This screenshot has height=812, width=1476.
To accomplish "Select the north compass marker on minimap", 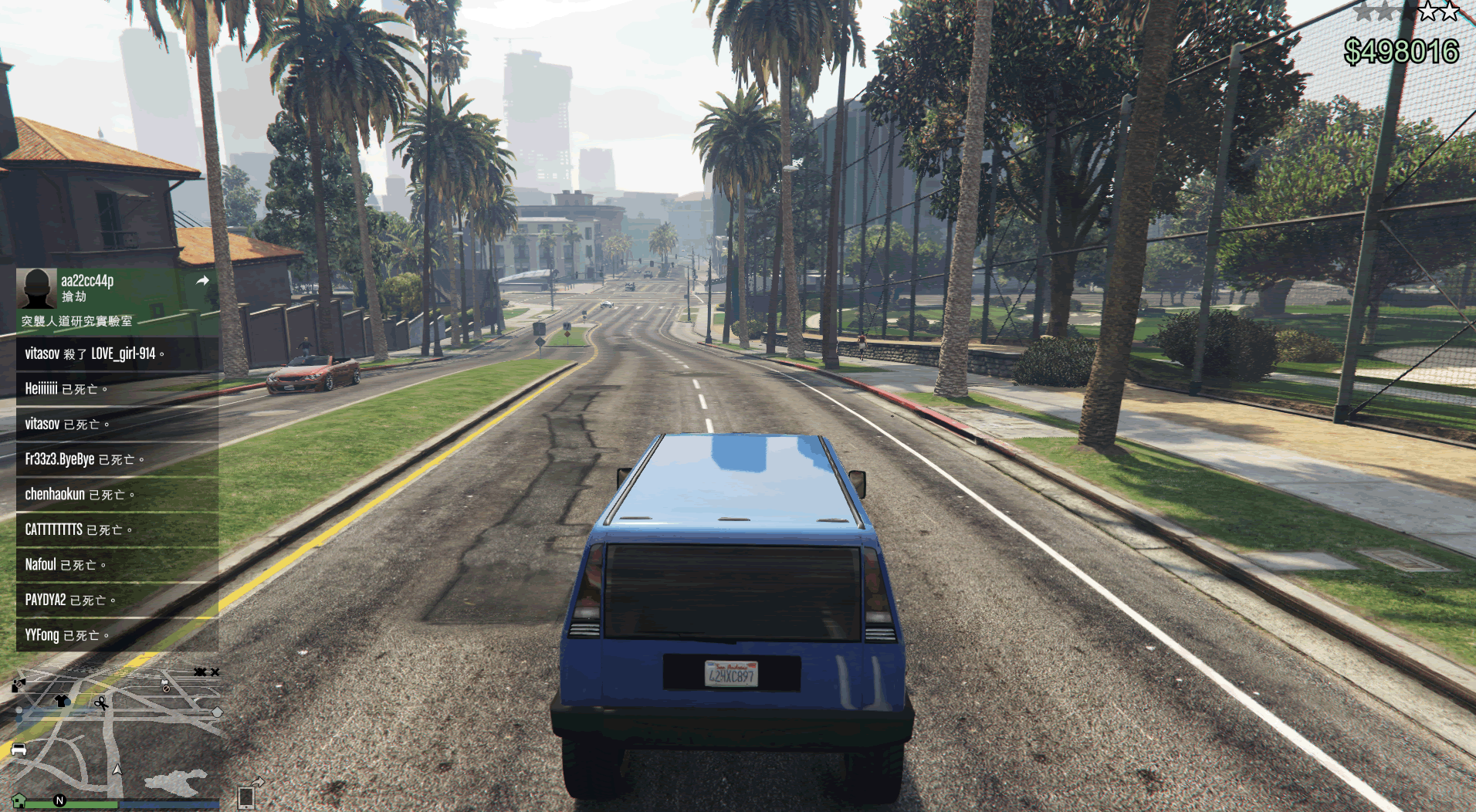I will click(59, 800).
